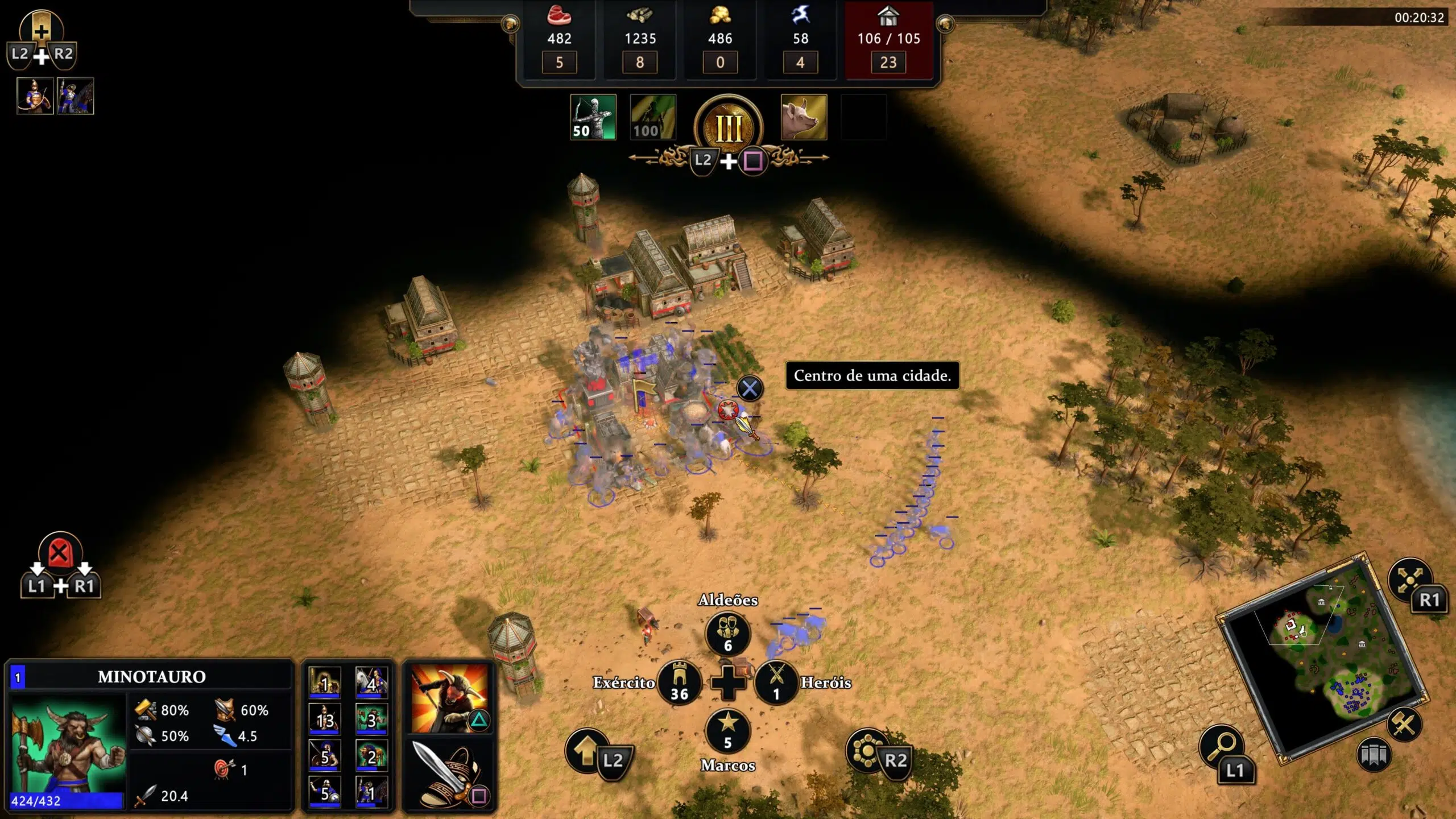Viewport: 1456px width, 819px height.
Task: Cast the pig god power
Action: pyautogui.click(x=804, y=117)
